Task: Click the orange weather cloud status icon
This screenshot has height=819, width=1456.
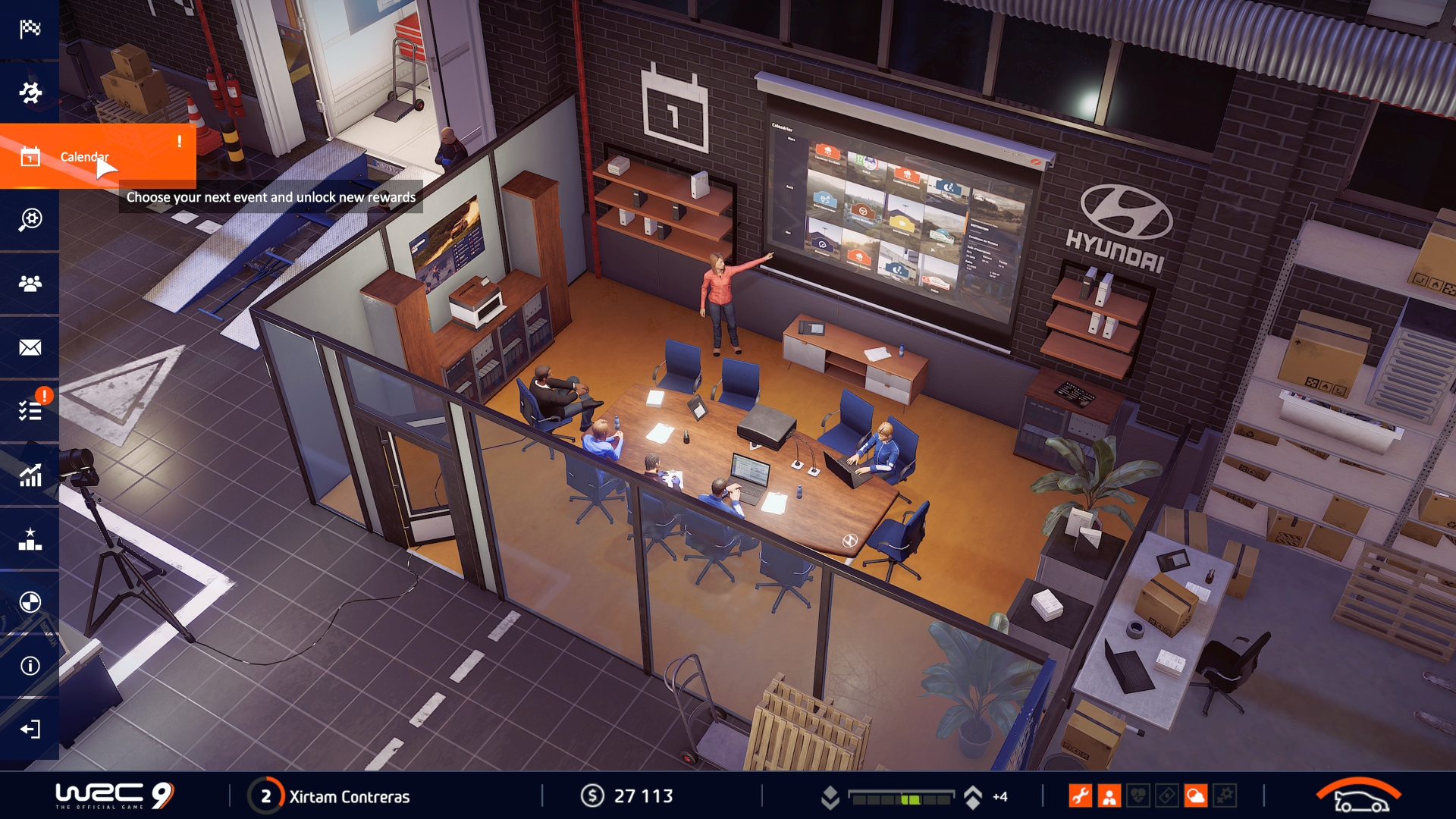Action: point(1196,796)
